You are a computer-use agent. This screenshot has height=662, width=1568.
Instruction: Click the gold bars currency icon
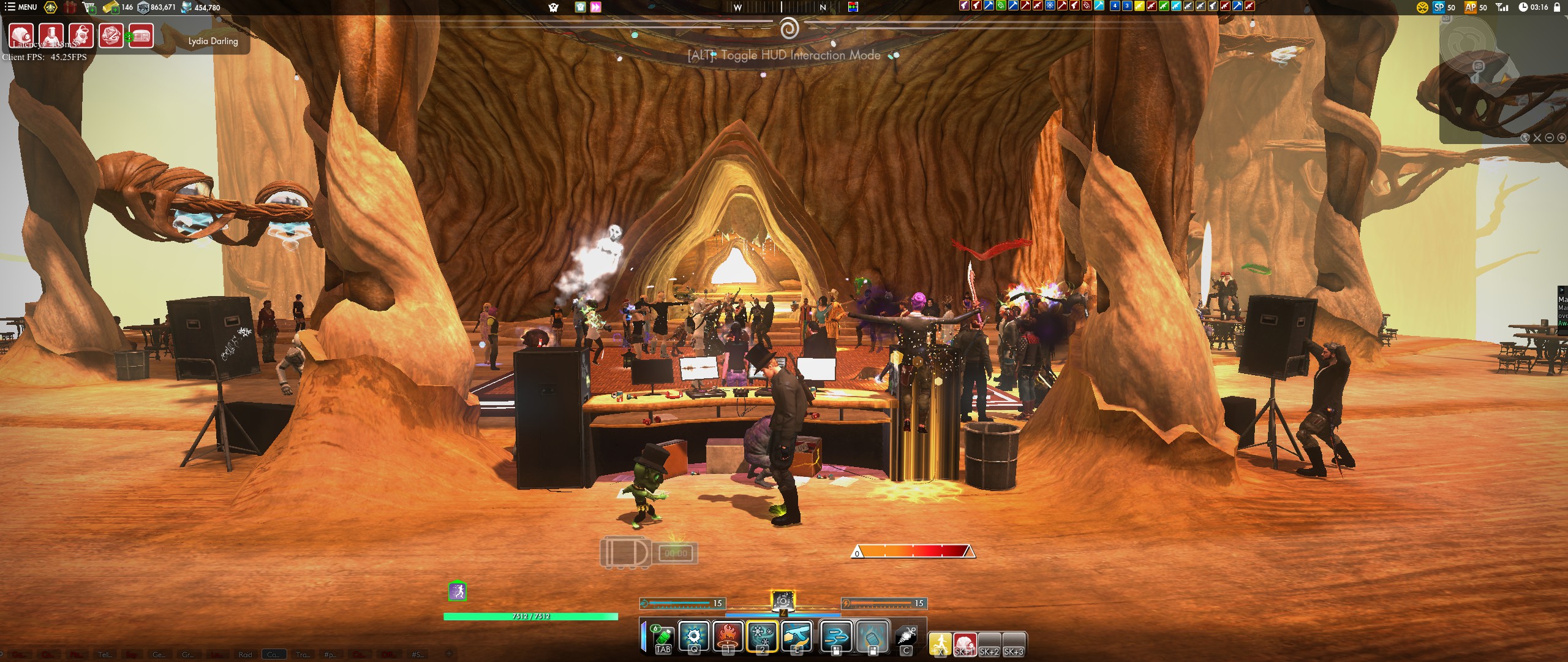tap(111, 7)
